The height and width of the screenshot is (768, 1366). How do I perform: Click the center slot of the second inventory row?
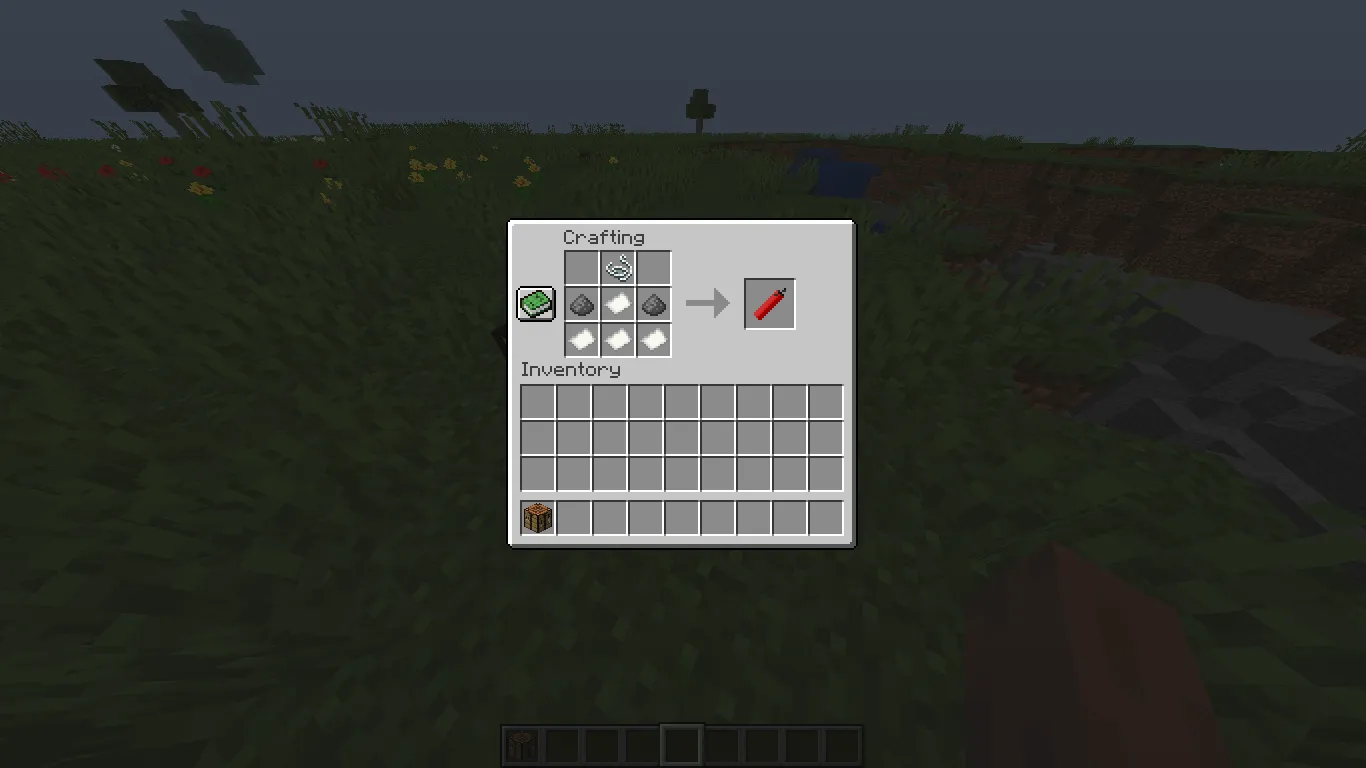(x=681, y=437)
